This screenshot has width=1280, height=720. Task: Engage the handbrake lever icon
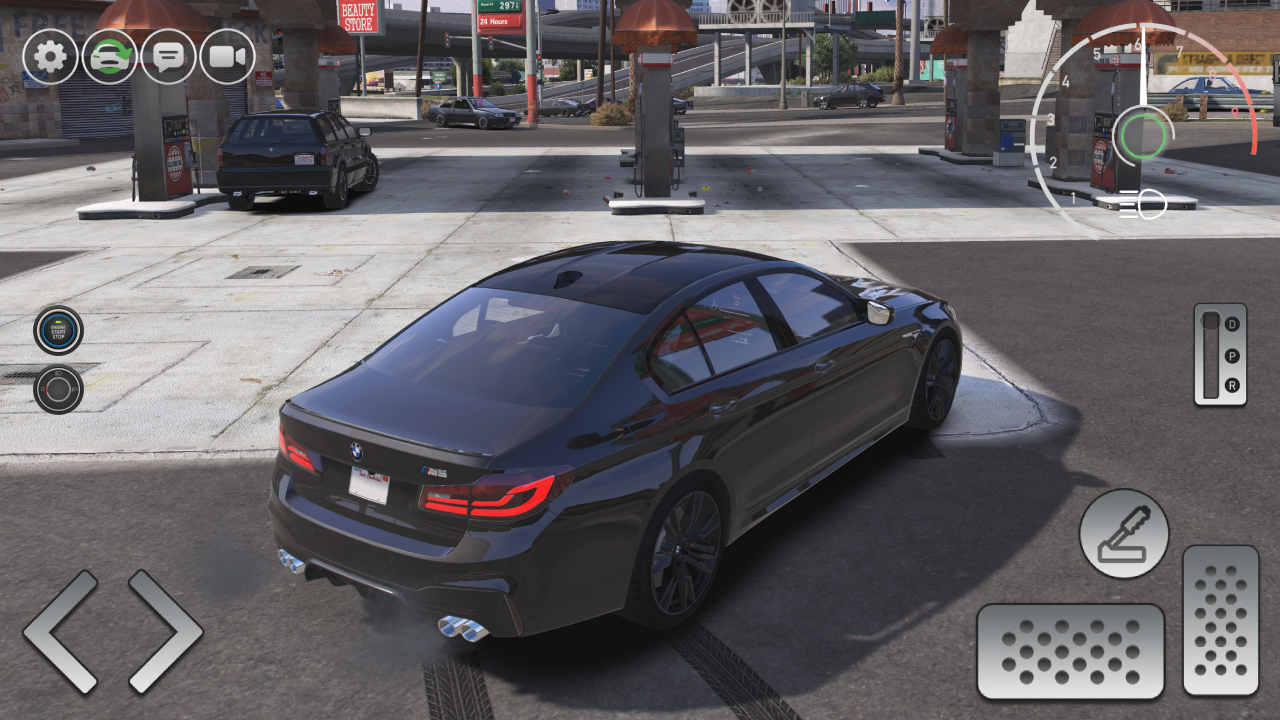pos(1124,535)
